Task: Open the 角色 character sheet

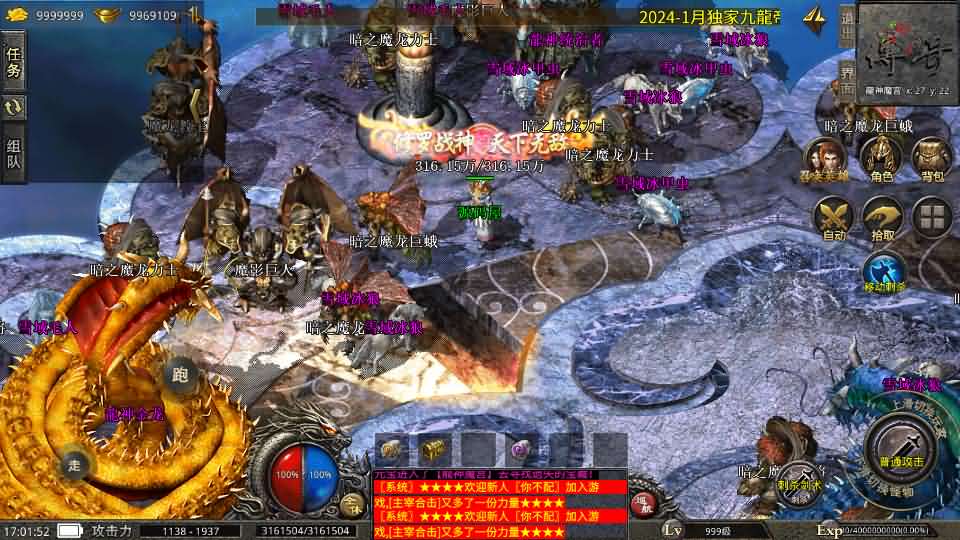Action: coord(881,158)
